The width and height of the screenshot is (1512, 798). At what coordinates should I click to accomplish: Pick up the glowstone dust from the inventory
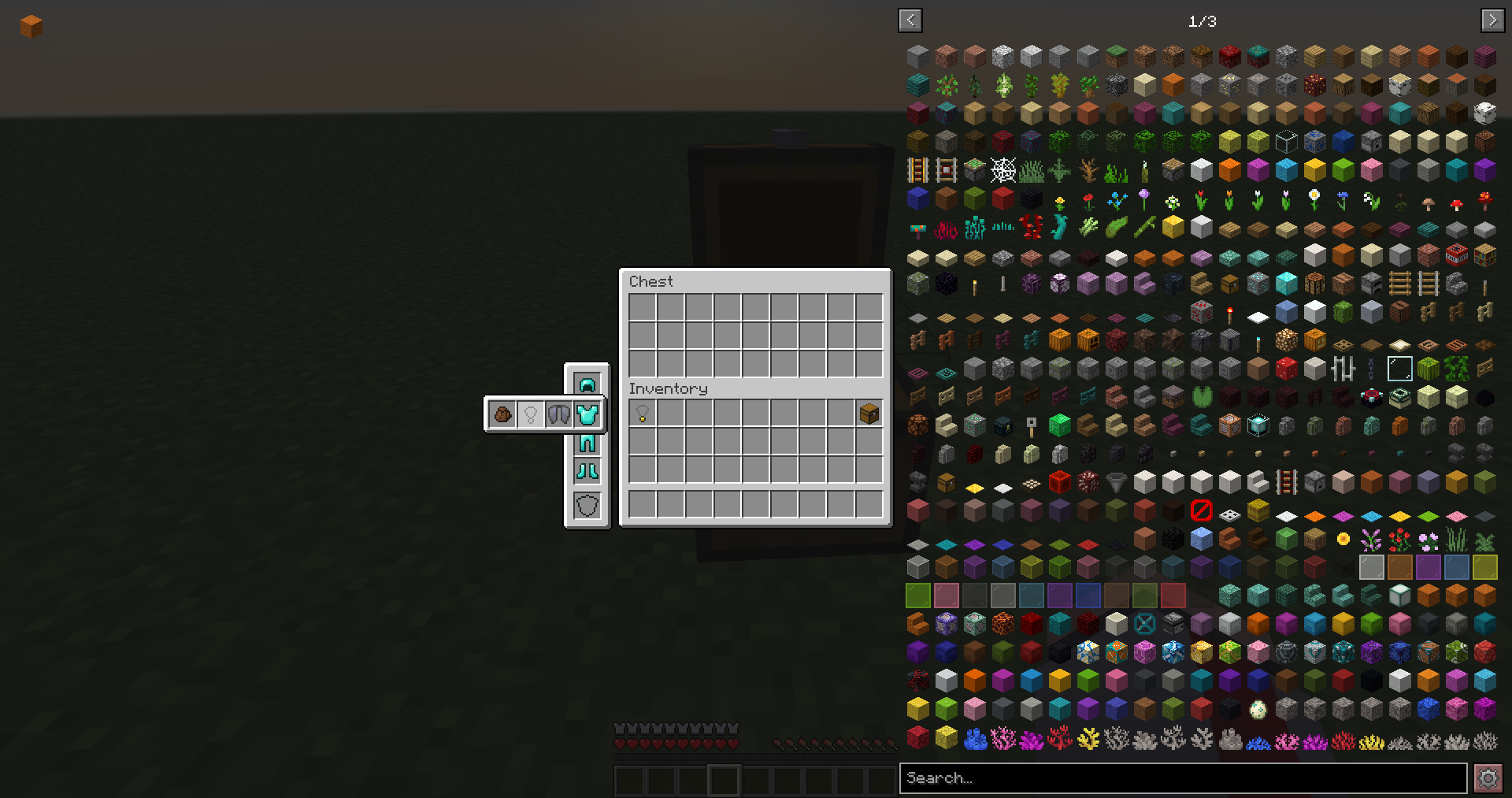pos(643,414)
